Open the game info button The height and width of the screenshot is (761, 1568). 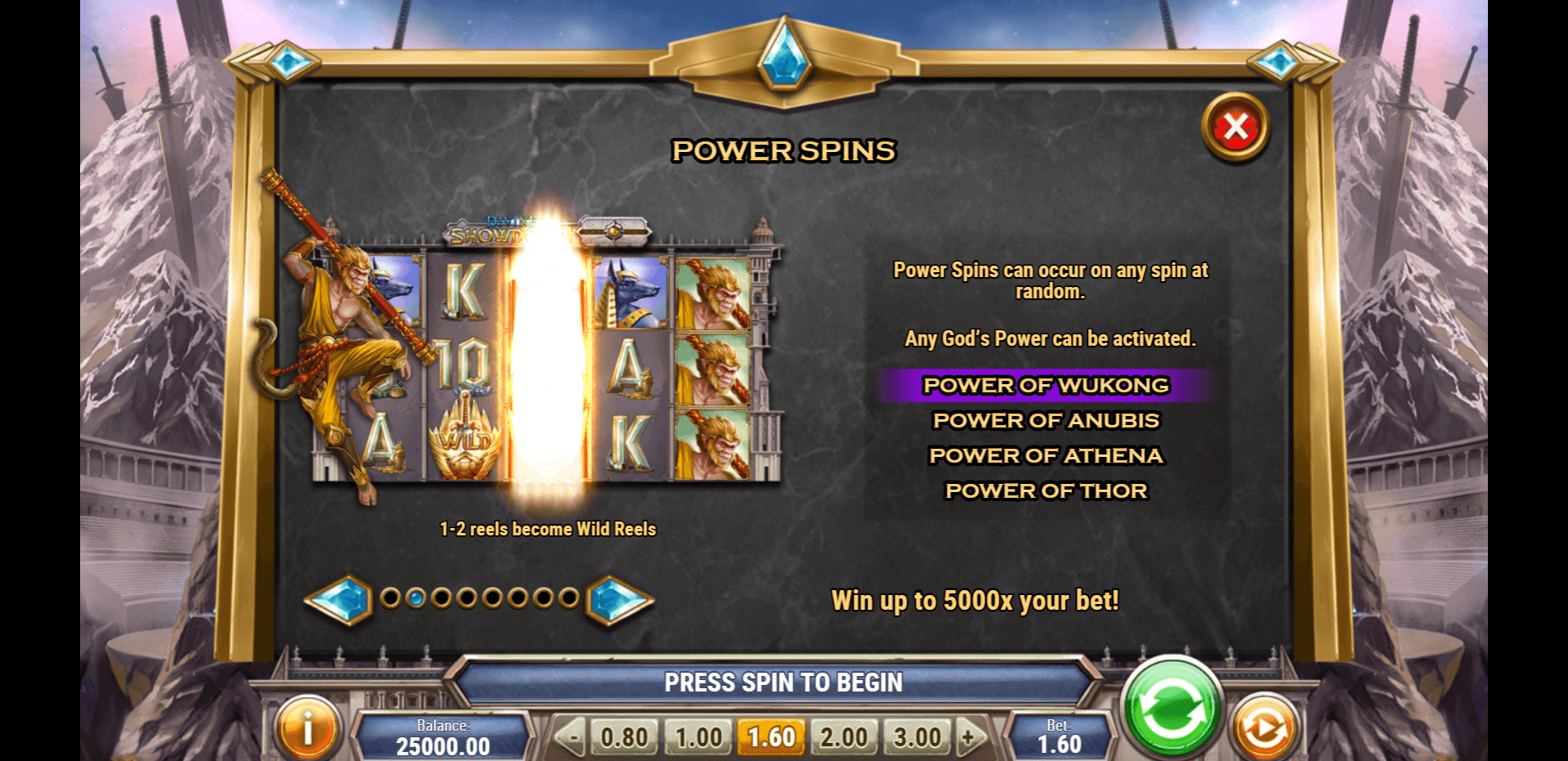(x=307, y=728)
